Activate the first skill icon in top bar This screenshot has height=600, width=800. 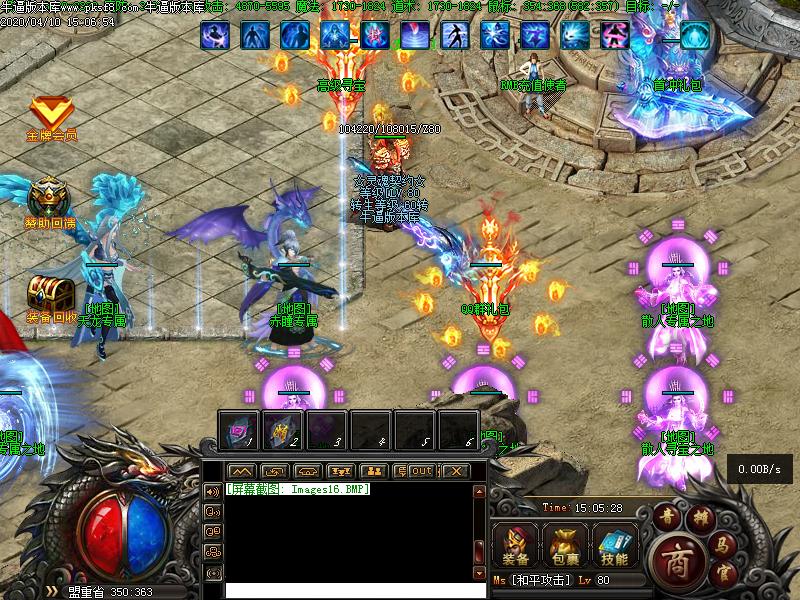click(x=215, y=36)
